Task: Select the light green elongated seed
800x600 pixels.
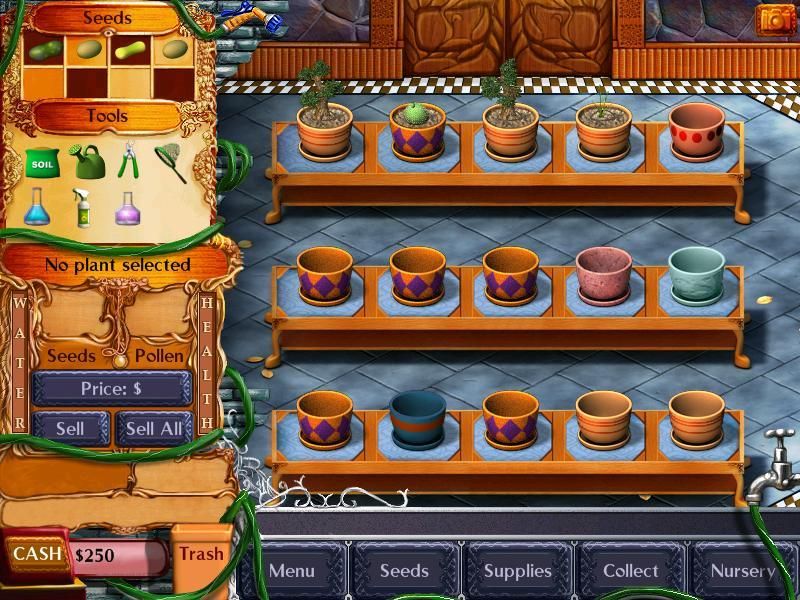Action: 132,49
